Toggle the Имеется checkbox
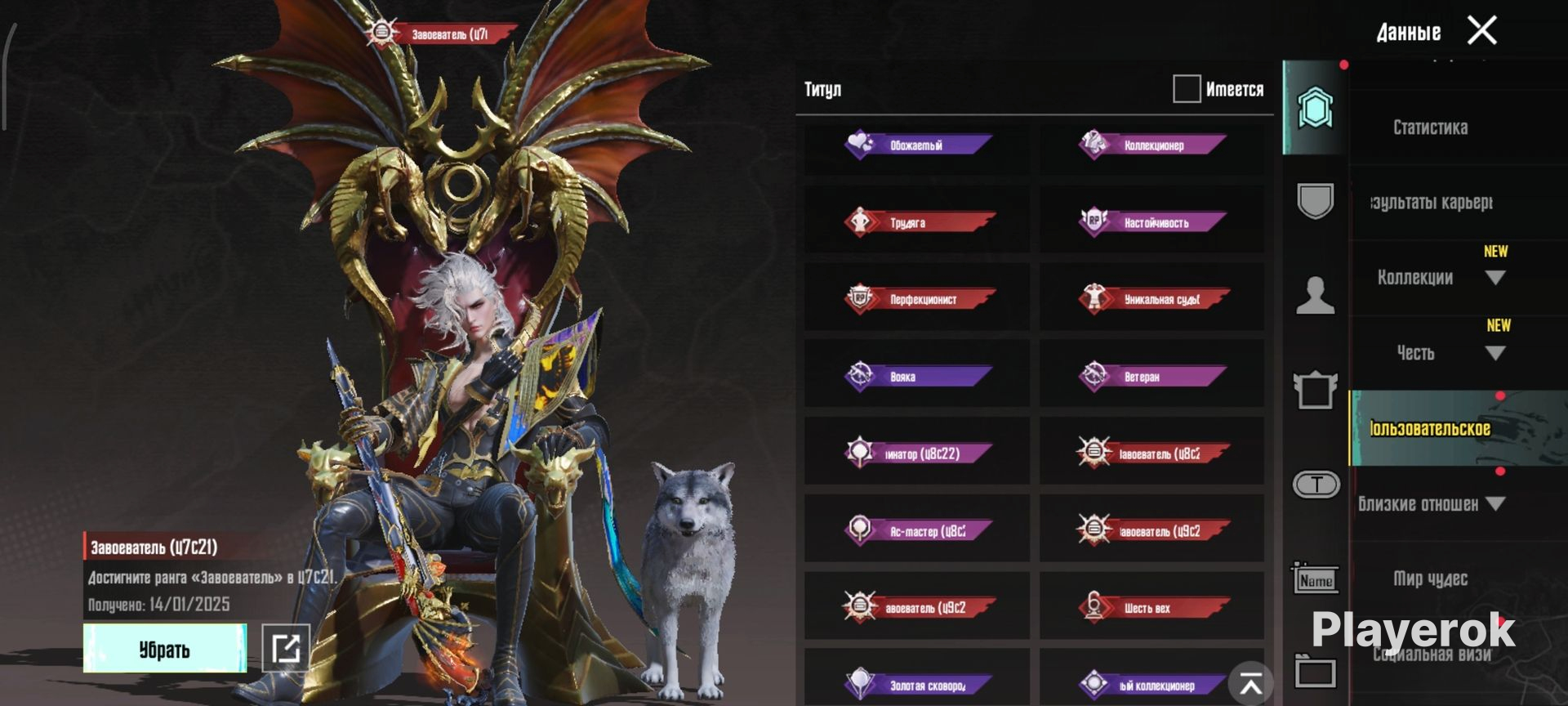Image resolution: width=1568 pixels, height=706 pixels. [x=1186, y=89]
